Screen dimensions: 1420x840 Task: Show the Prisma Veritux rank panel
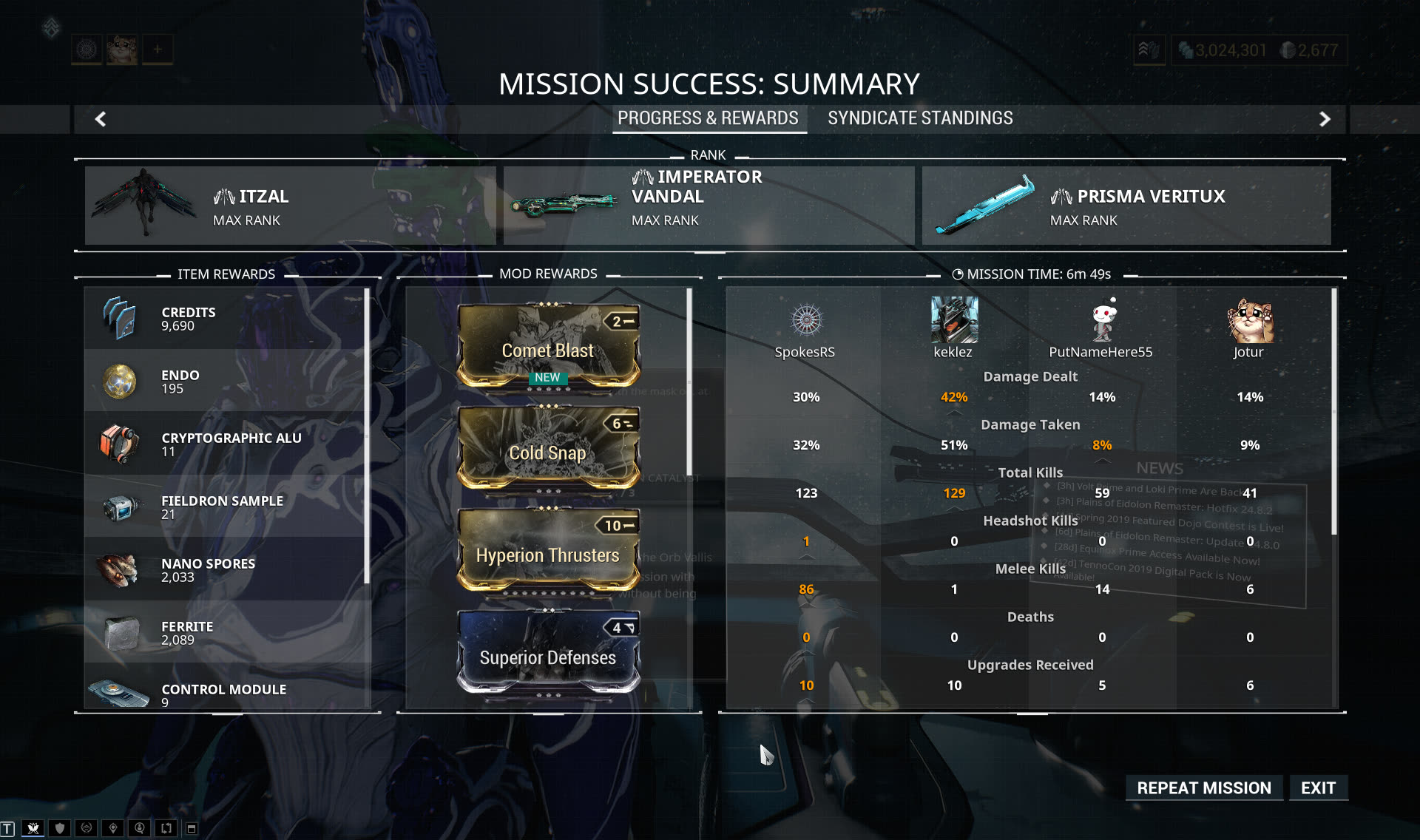(x=1126, y=206)
